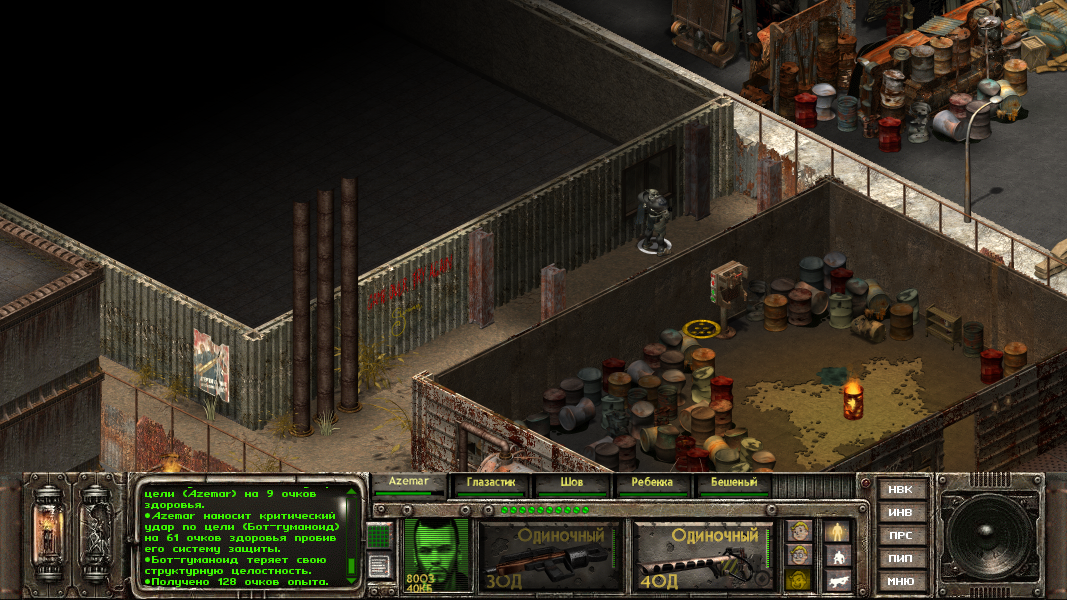
Task: Toggle the green grid button
Action: (378, 536)
